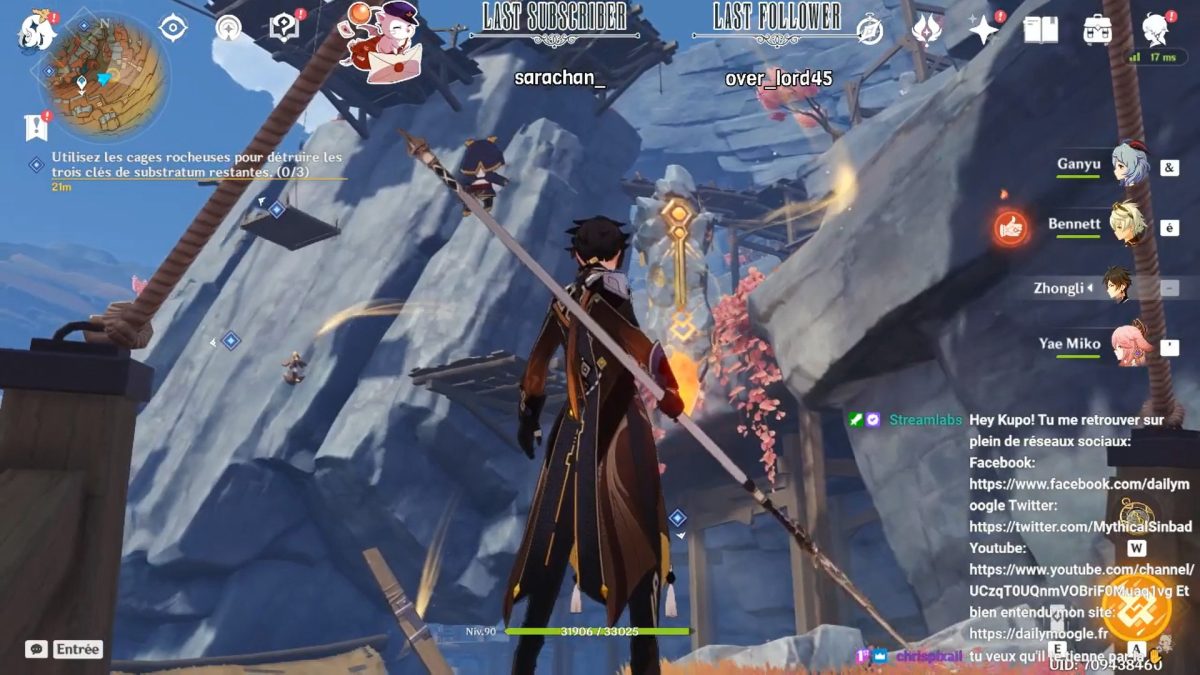Open the Adventurer Handbook book icon
The height and width of the screenshot is (675, 1200).
1040,30
